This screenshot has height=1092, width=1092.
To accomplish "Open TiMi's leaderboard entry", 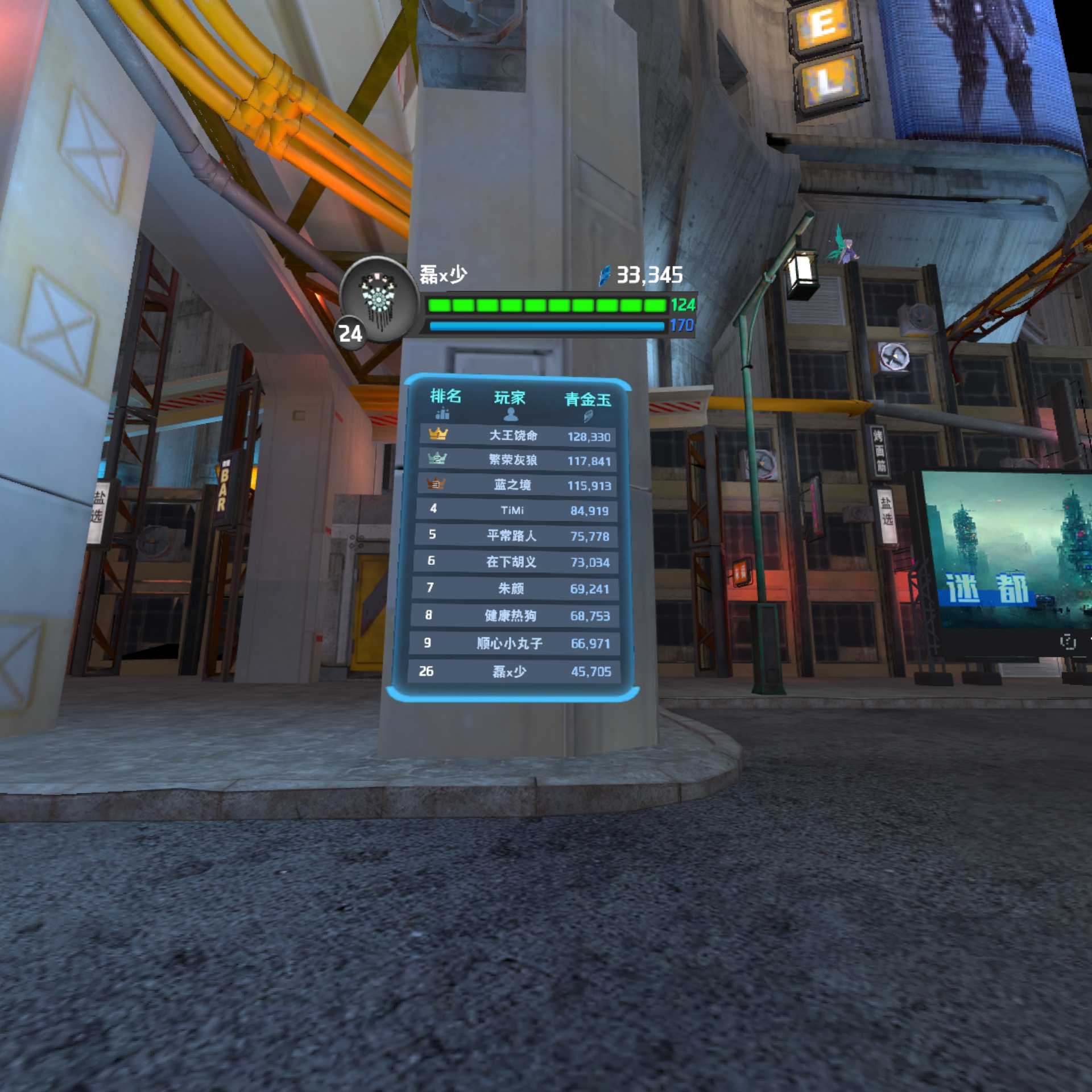I will tap(515, 510).
